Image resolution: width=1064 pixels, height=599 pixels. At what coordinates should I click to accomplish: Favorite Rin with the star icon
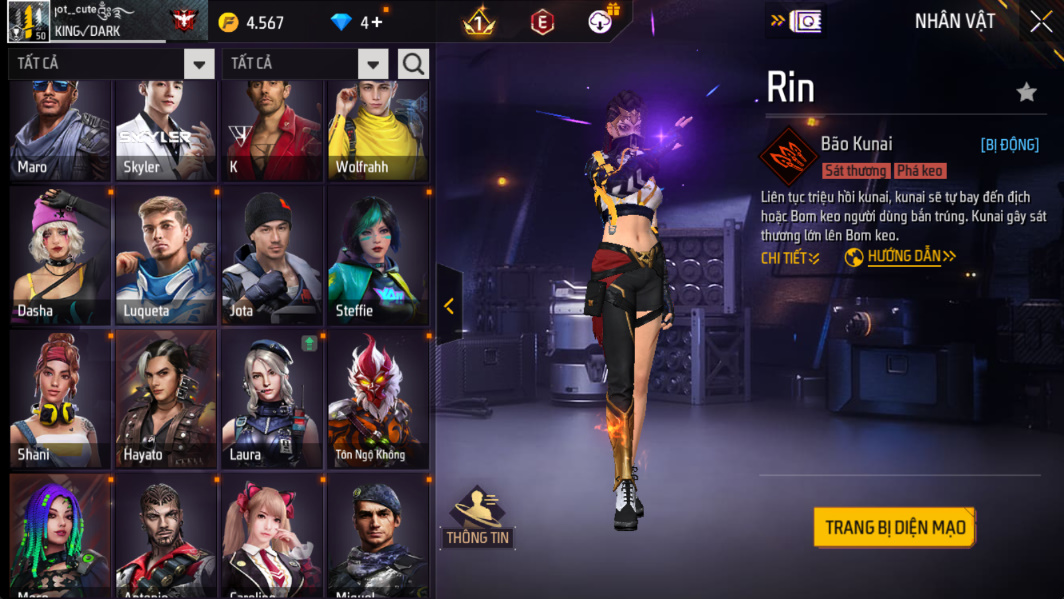(1026, 92)
